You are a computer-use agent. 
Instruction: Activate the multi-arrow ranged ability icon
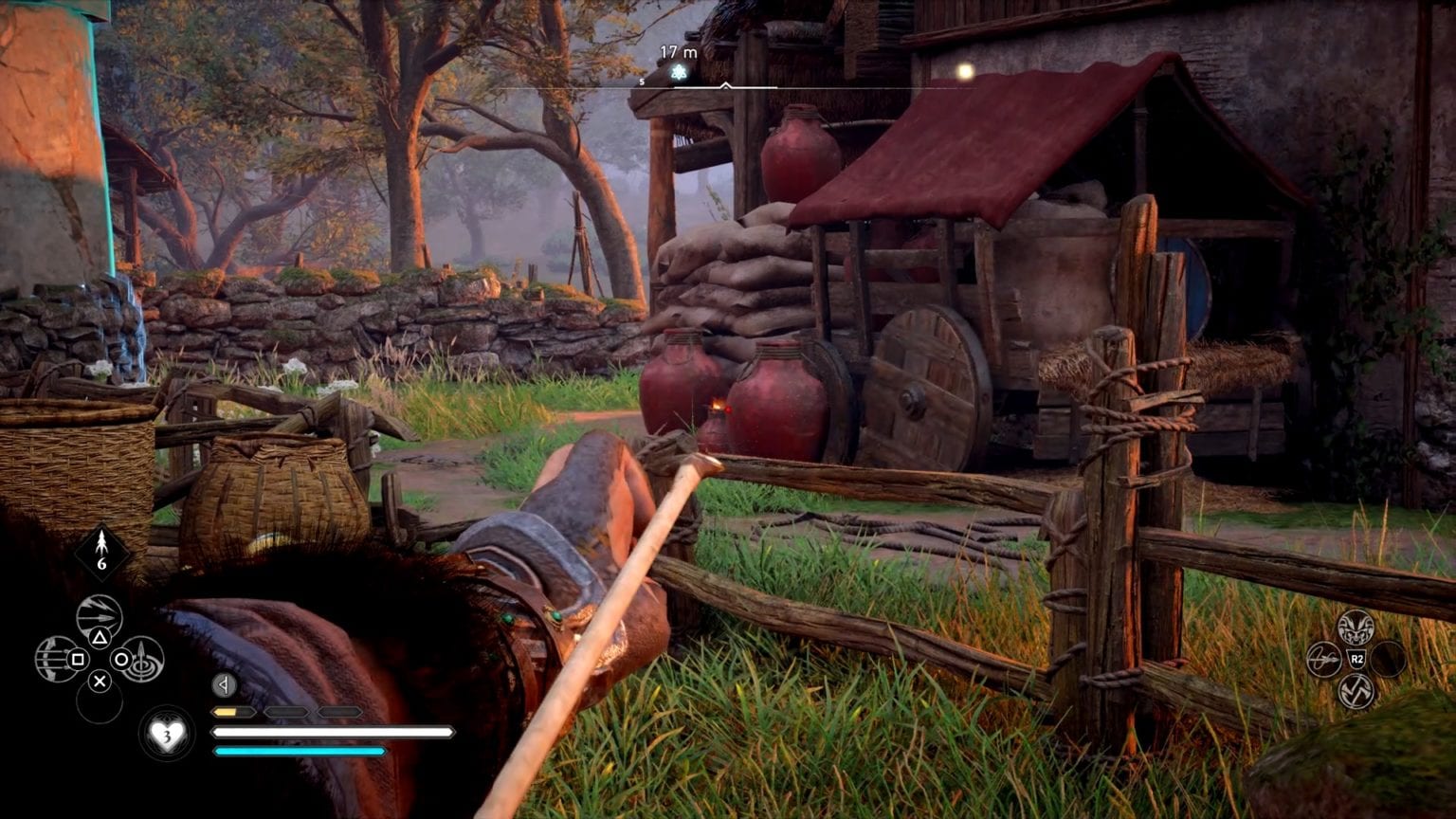pyautogui.click(x=99, y=616)
